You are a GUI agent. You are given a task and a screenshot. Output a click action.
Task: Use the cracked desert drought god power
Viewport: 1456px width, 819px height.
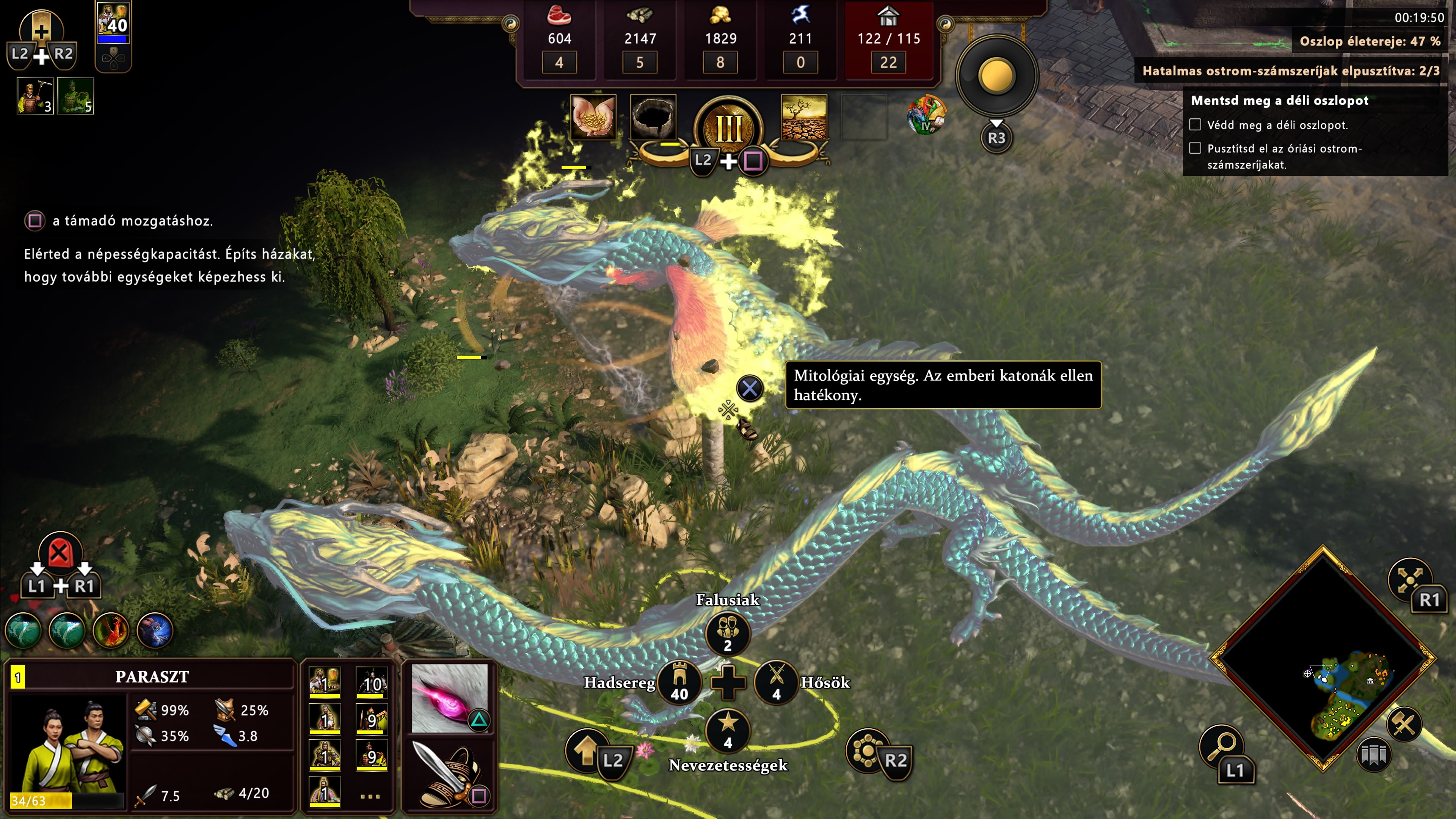pos(803,116)
